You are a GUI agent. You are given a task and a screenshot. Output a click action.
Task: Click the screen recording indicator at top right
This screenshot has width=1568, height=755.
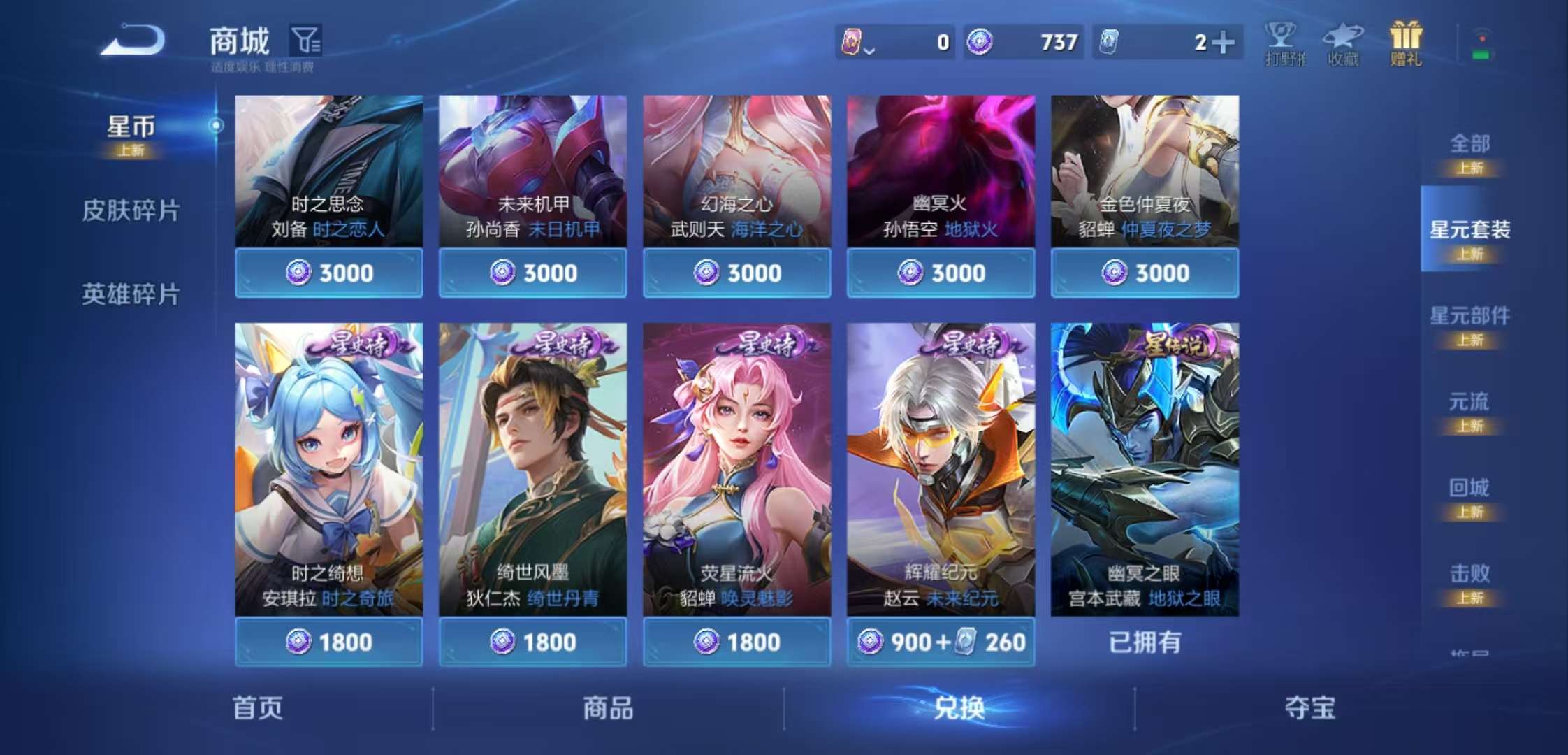click(1481, 43)
